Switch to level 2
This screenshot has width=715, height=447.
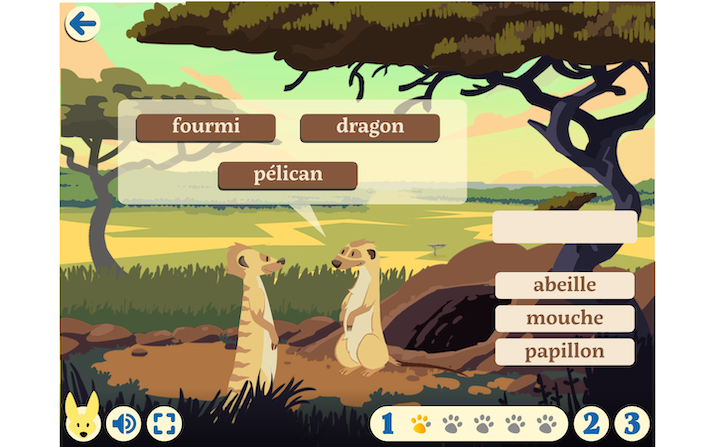pyautogui.click(x=592, y=423)
